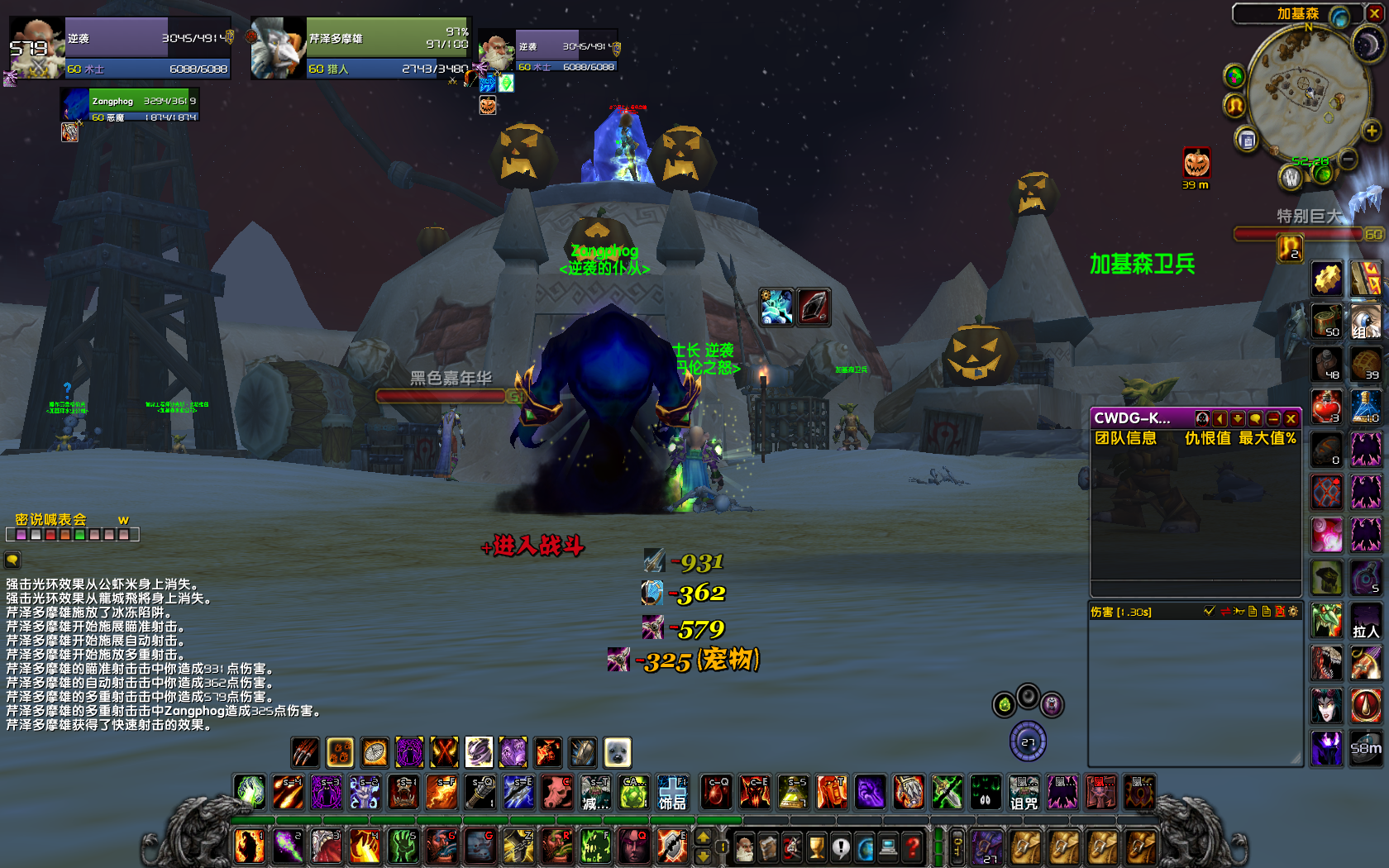This screenshot has height=868, width=1389.
Task: Click the circular minimap
Action: pos(1308,91)
